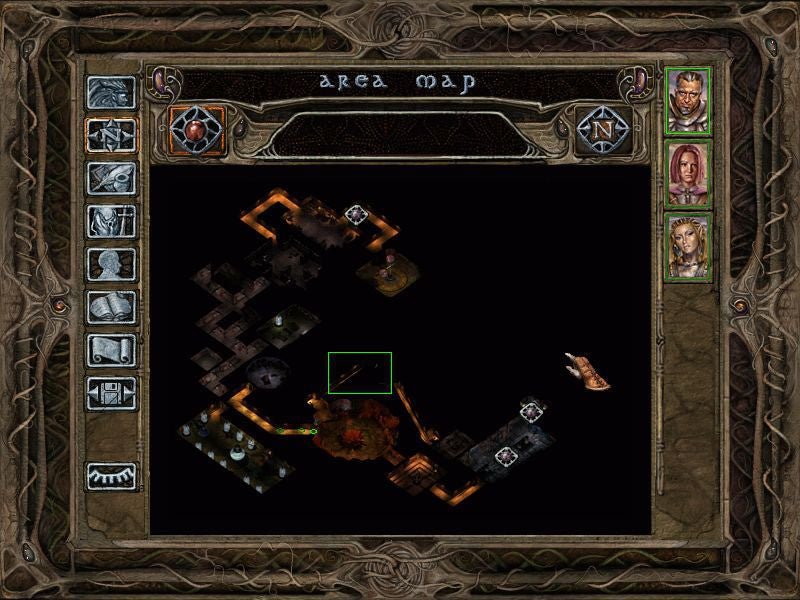Open the inventory with the helmet button
The width and height of the screenshot is (800, 600).
click(x=111, y=221)
